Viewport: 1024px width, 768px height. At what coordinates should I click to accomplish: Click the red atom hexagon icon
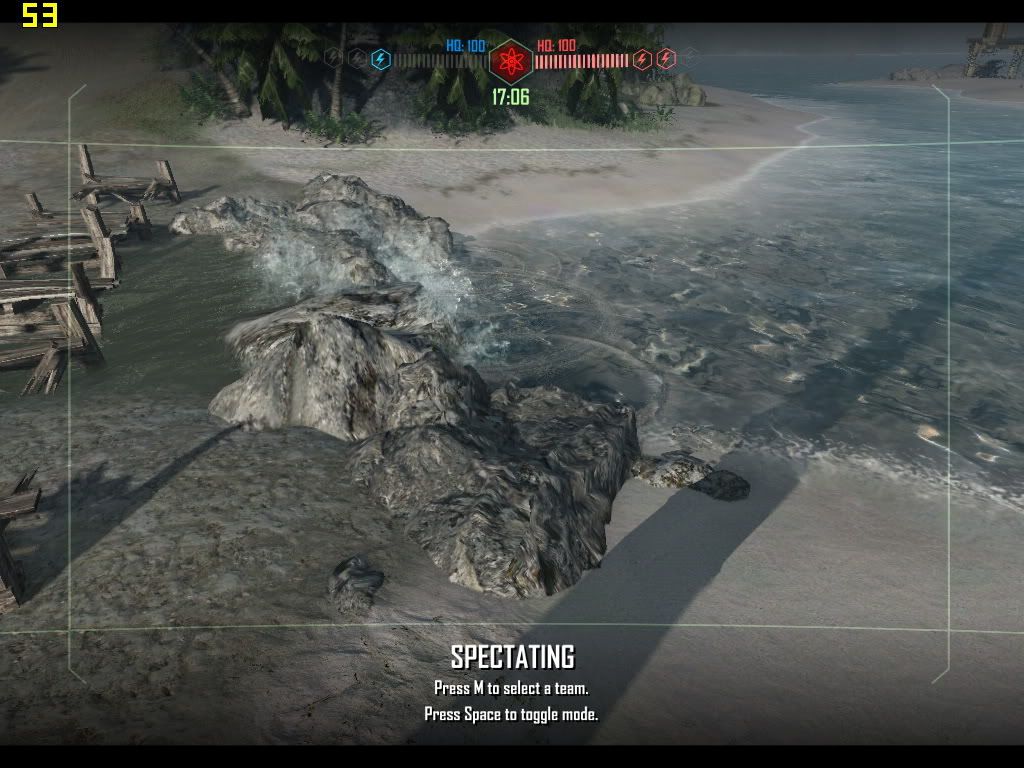(x=510, y=62)
